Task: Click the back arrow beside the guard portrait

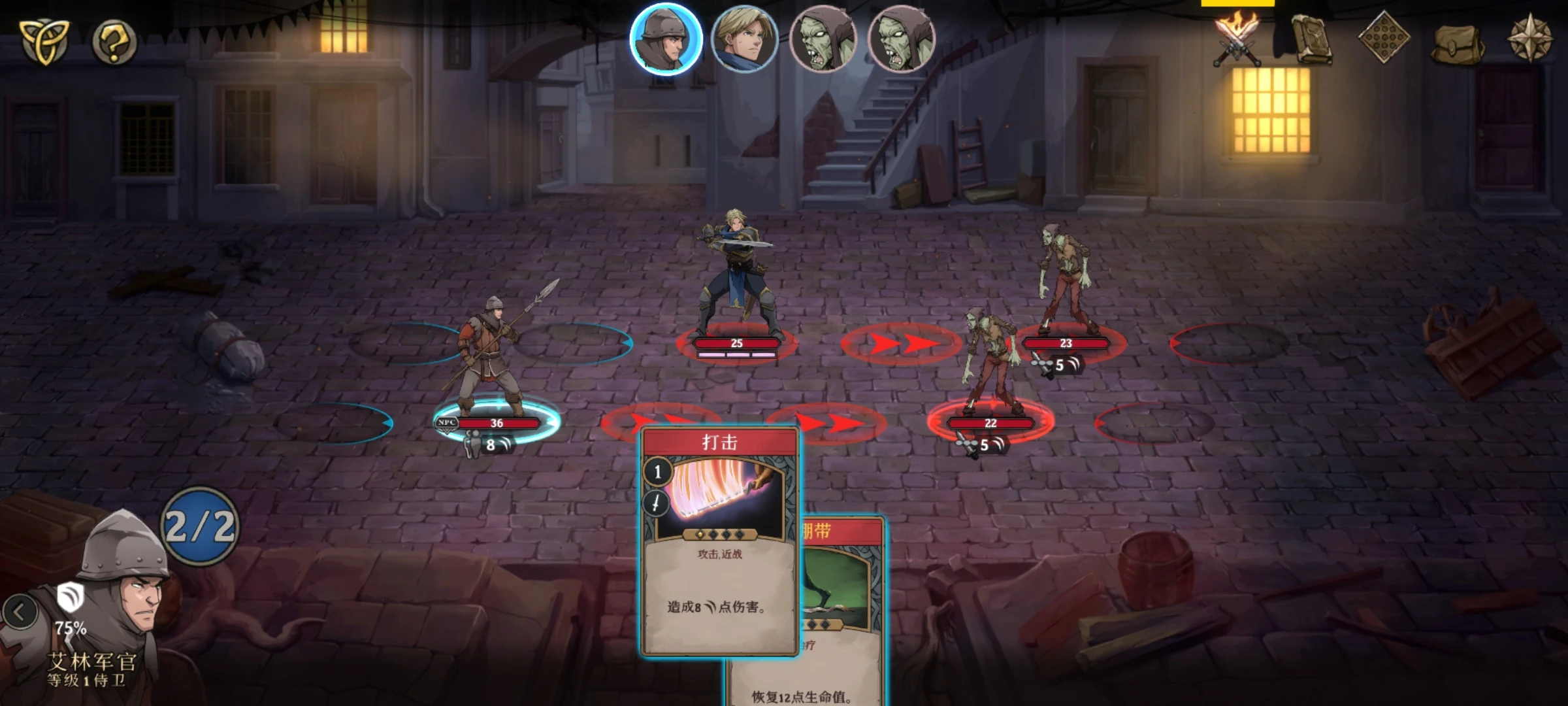Action: pyautogui.click(x=20, y=613)
